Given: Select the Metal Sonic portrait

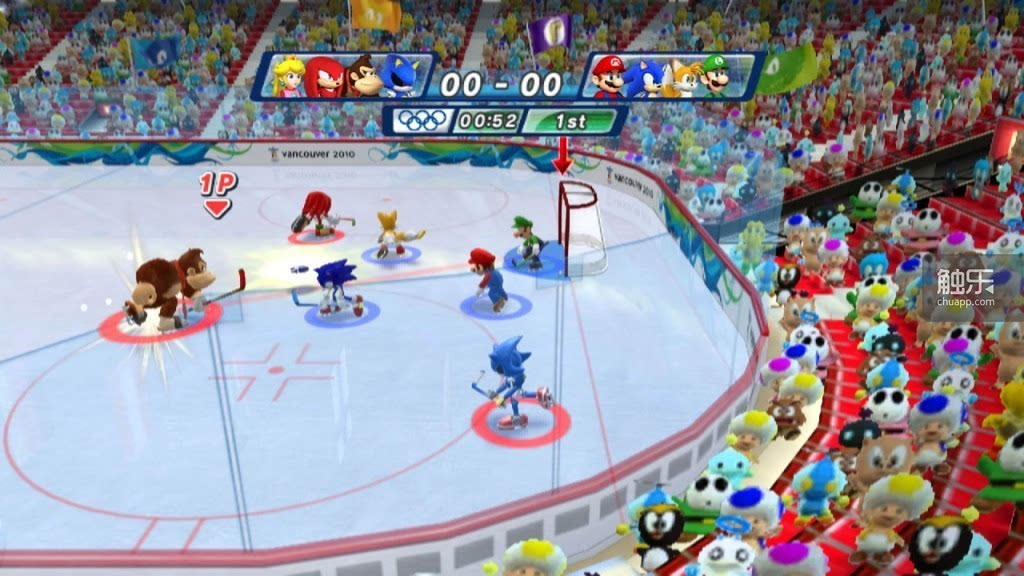Looking at the screenshot, I should tap(401, 78).
